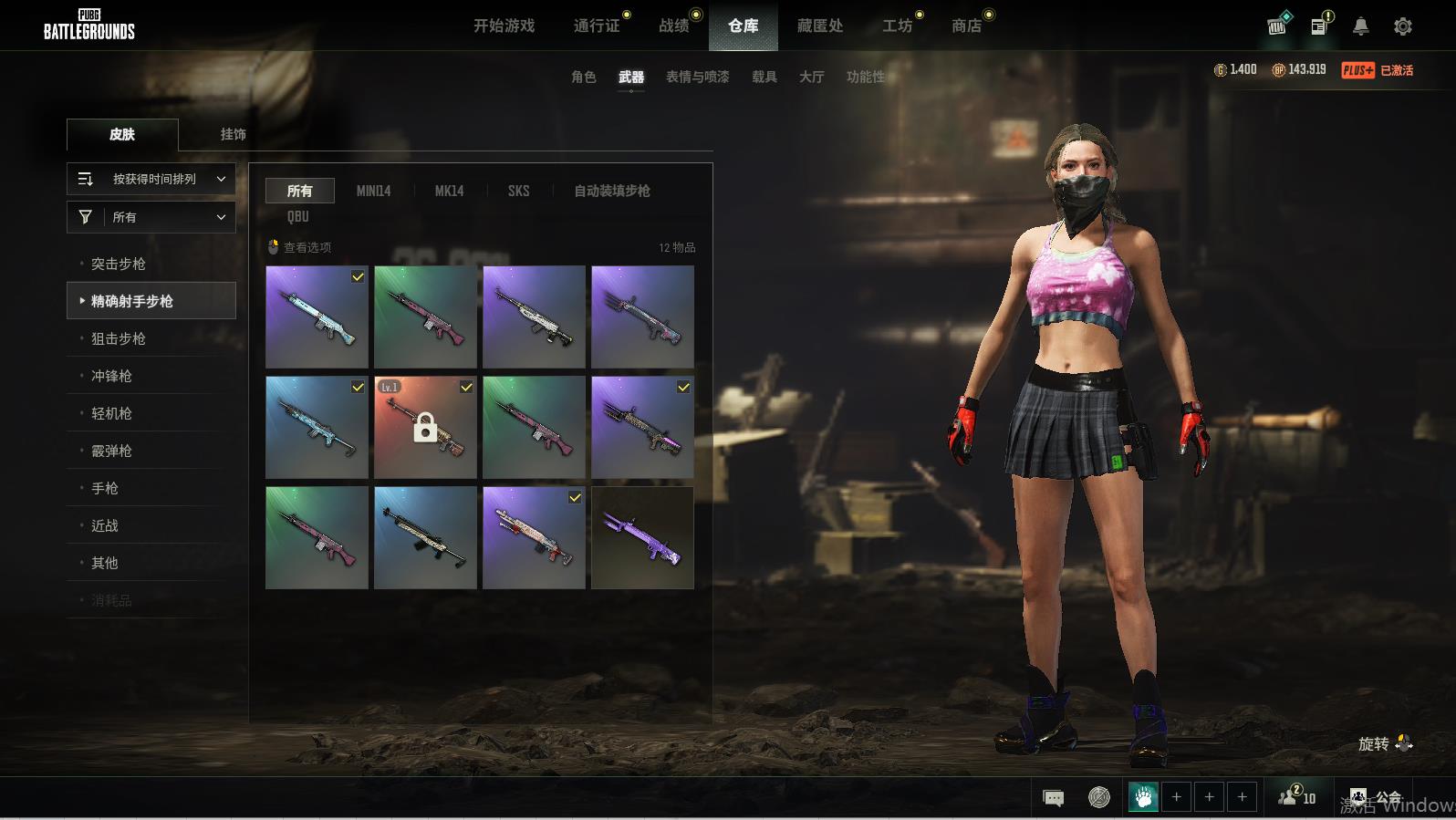Open the chat message icon
The width and height of the screenshot is (1456, 820).
pyautogui.click(x=1053, y=798)
